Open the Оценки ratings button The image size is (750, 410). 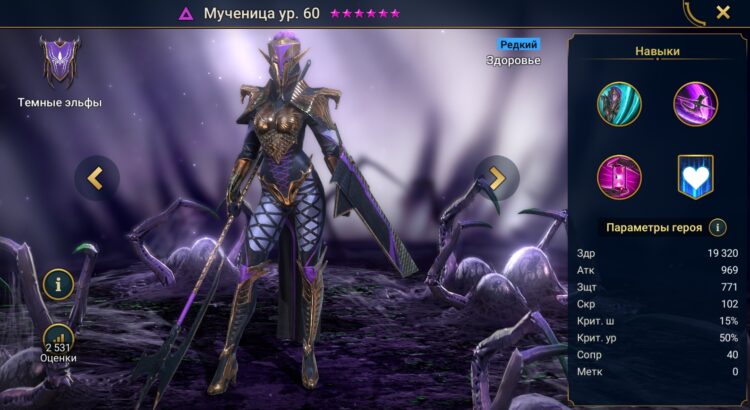point(58,340)
